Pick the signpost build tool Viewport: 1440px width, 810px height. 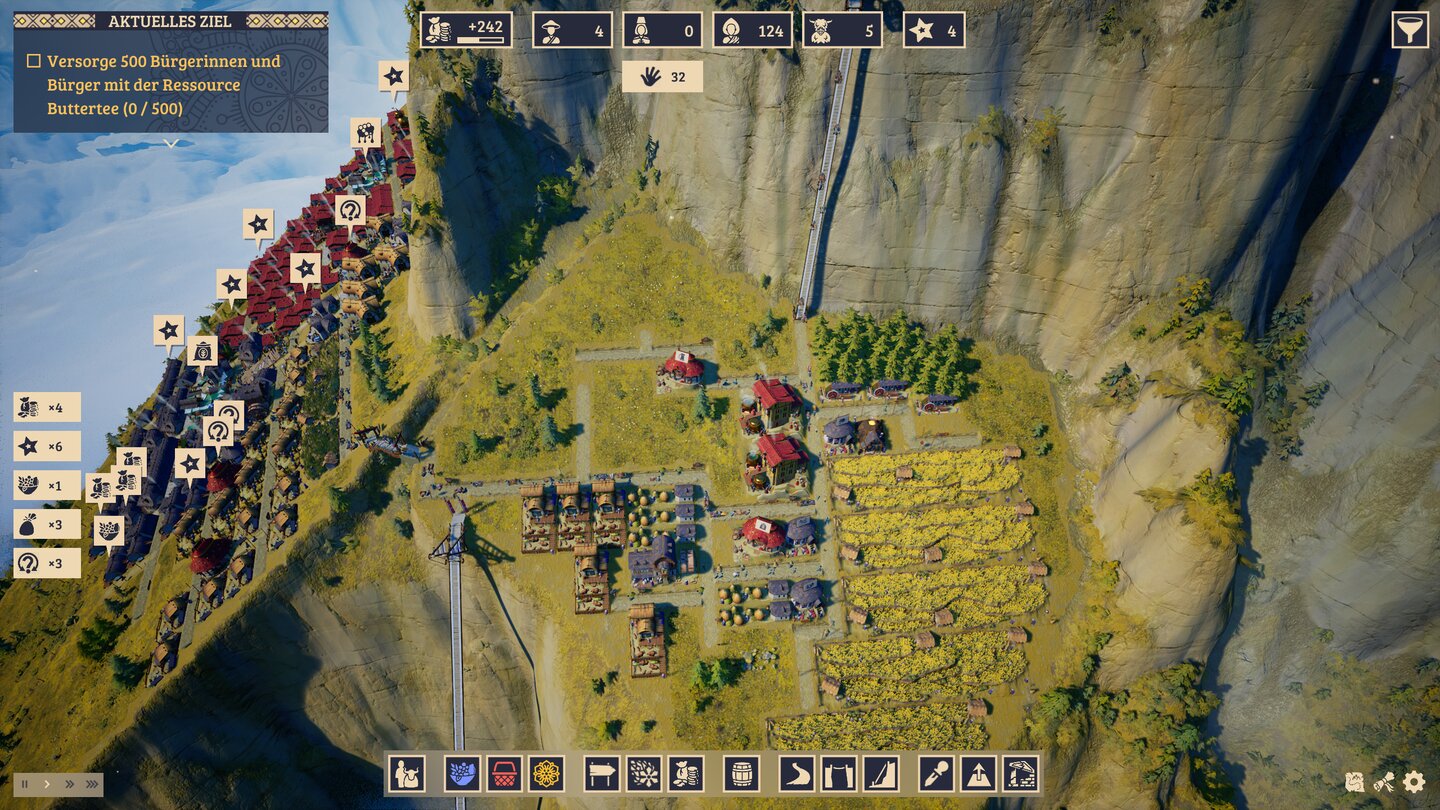(x=602, y=774)
